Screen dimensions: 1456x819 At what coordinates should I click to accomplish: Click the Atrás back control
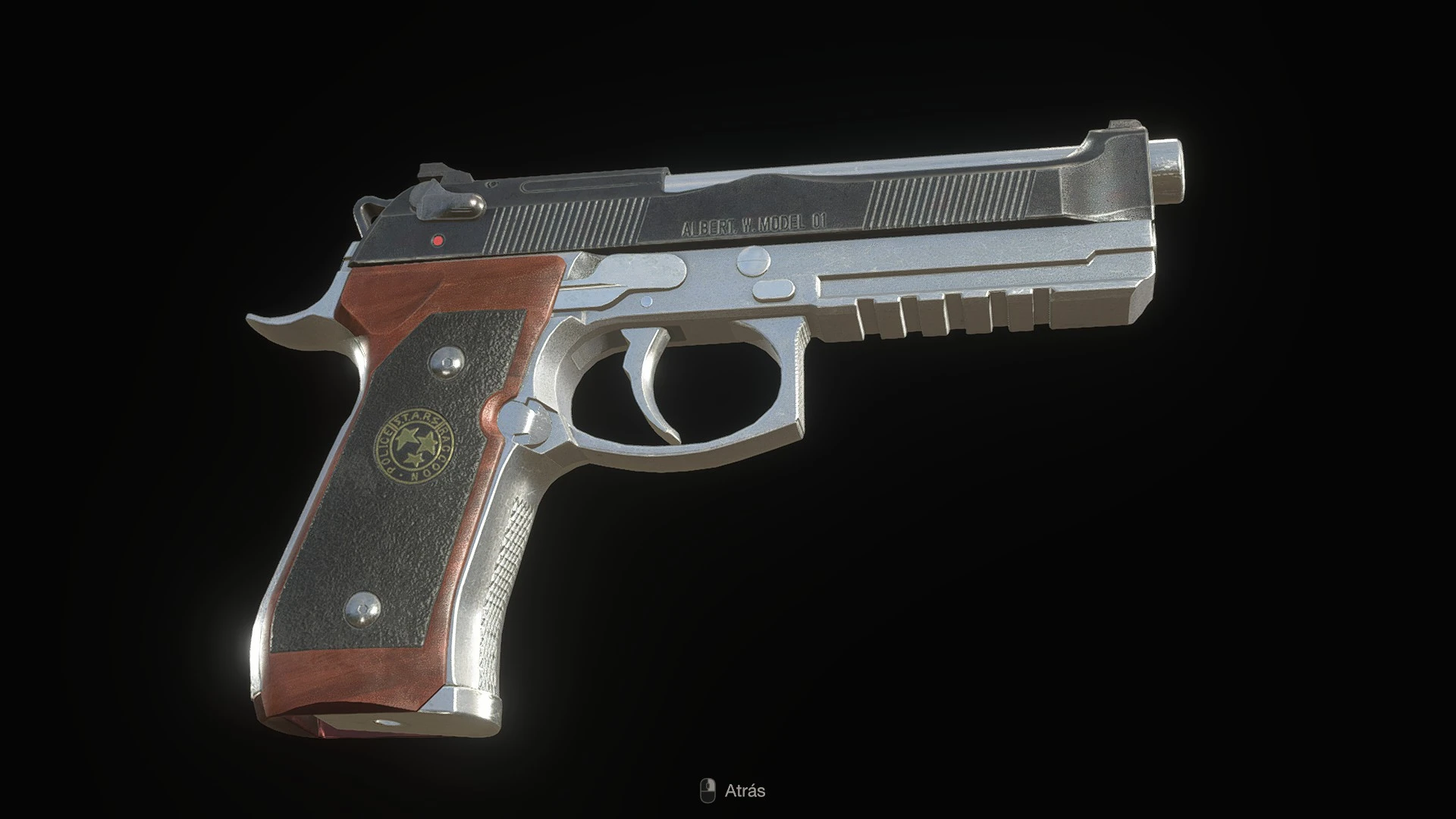click(x=747, y=792)
